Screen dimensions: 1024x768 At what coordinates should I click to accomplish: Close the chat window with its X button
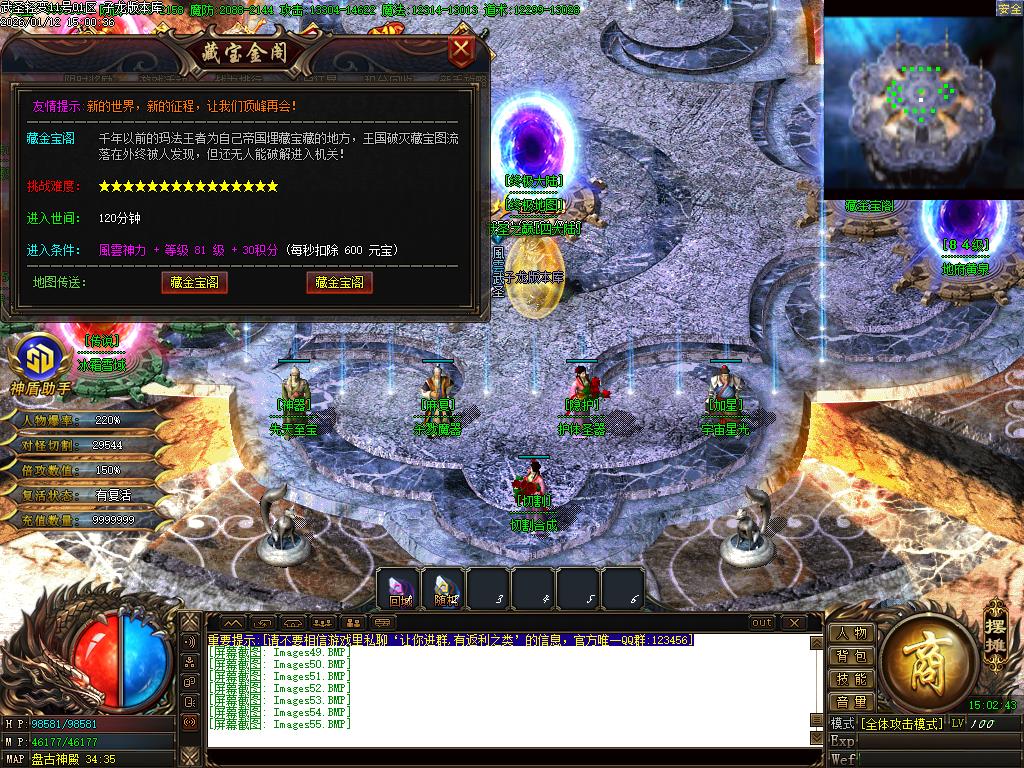coord(795,623)
